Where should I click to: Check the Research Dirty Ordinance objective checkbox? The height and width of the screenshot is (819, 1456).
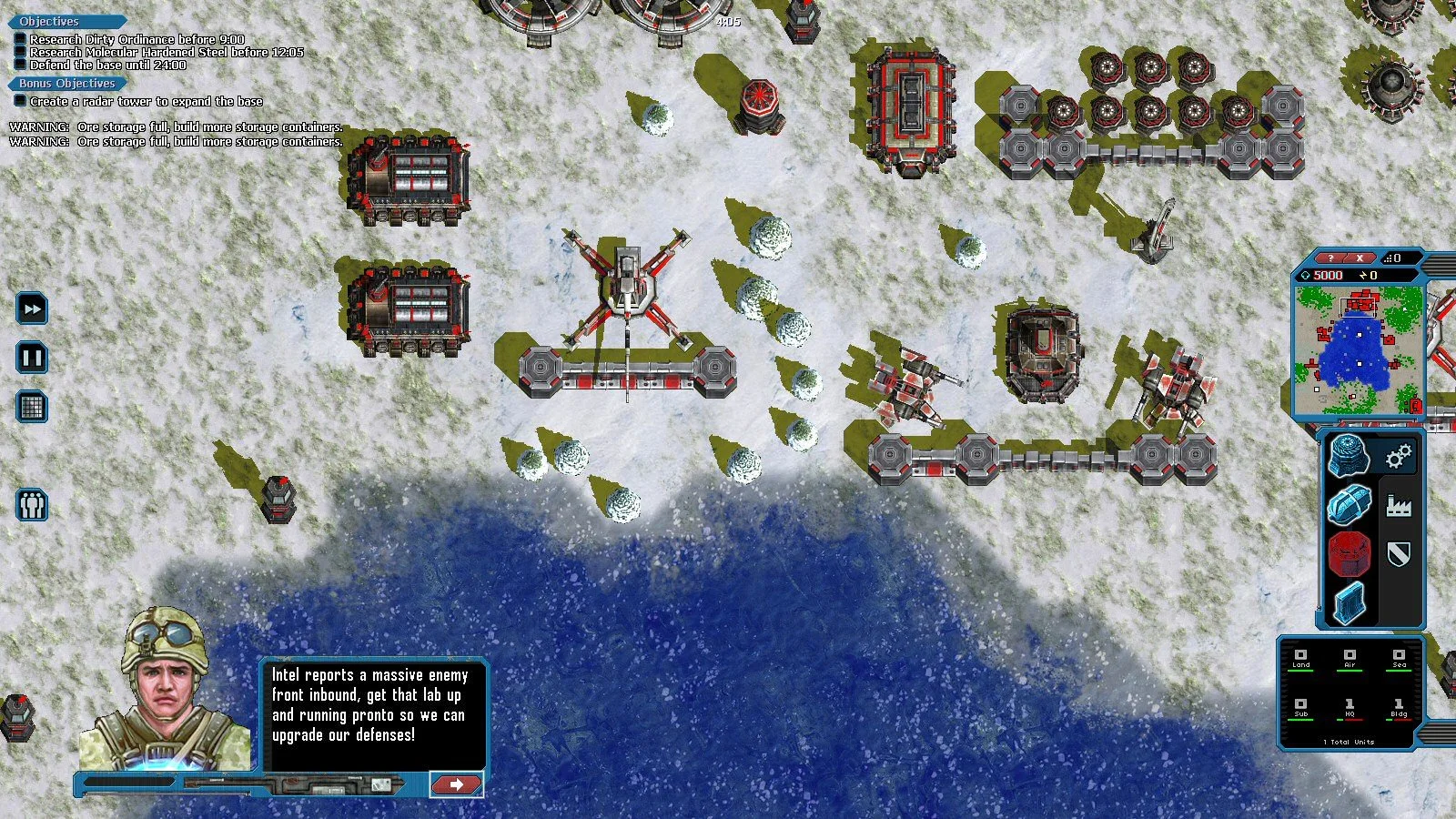click(20, 40)
